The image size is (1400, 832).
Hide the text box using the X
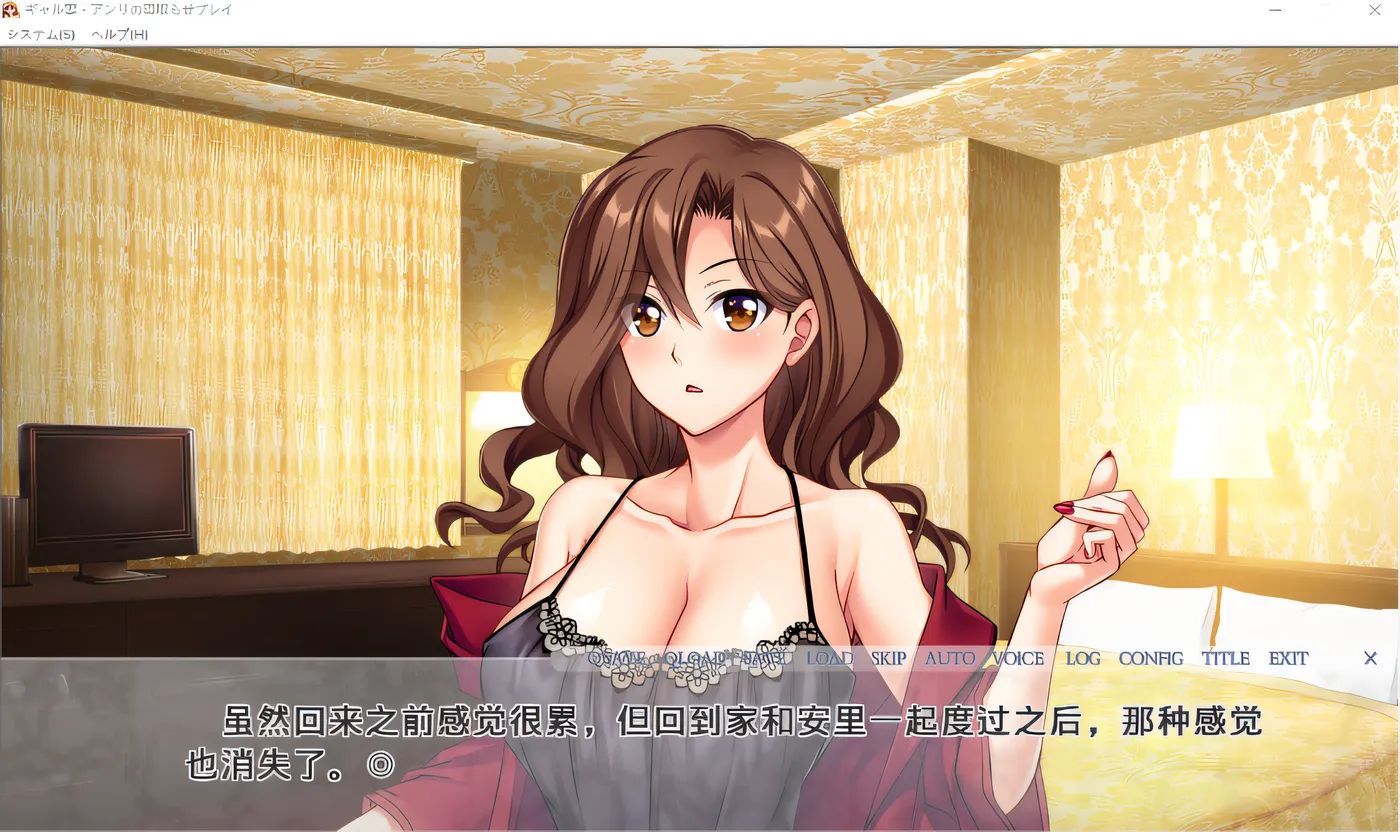tap(1370, 658)
